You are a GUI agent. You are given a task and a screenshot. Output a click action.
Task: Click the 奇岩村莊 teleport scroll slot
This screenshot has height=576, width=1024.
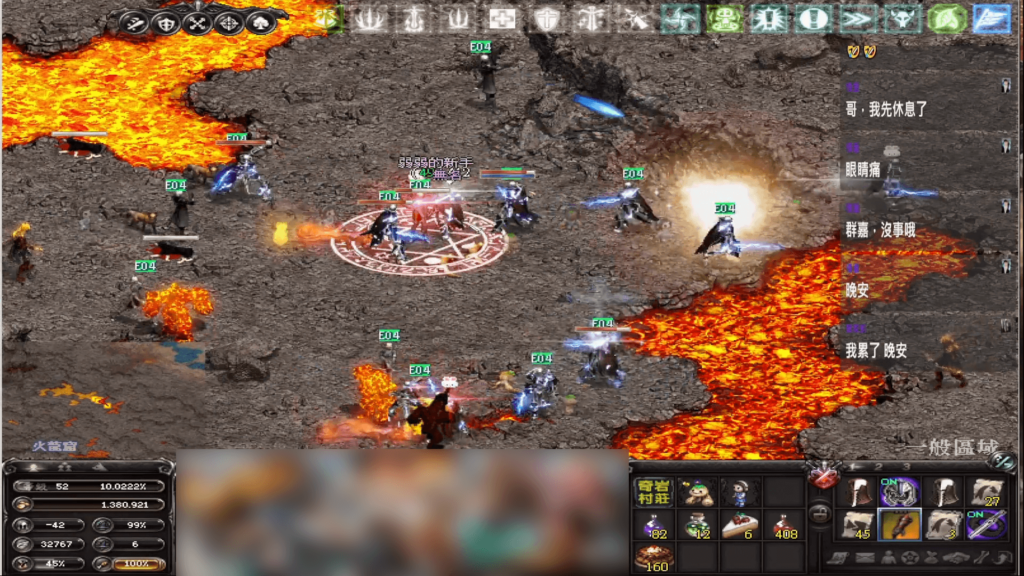653,492
